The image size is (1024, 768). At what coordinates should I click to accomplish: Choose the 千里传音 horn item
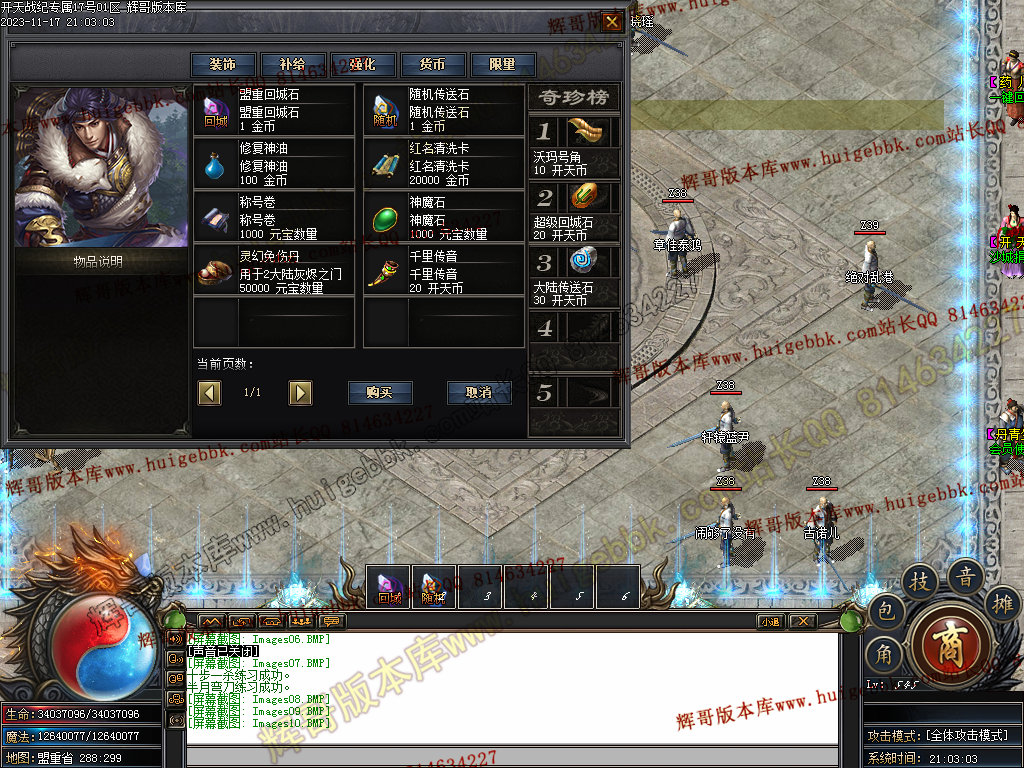point(444,271)
